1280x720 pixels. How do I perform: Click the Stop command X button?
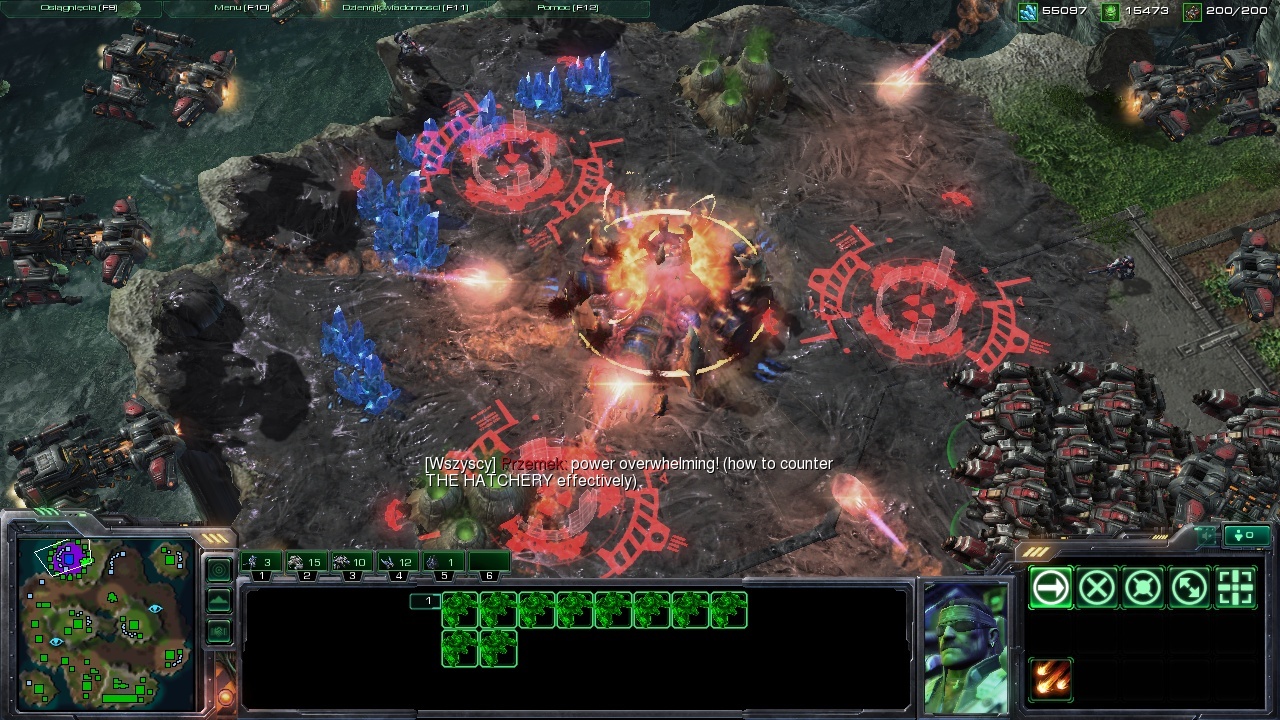click(x=1097, y=588)
